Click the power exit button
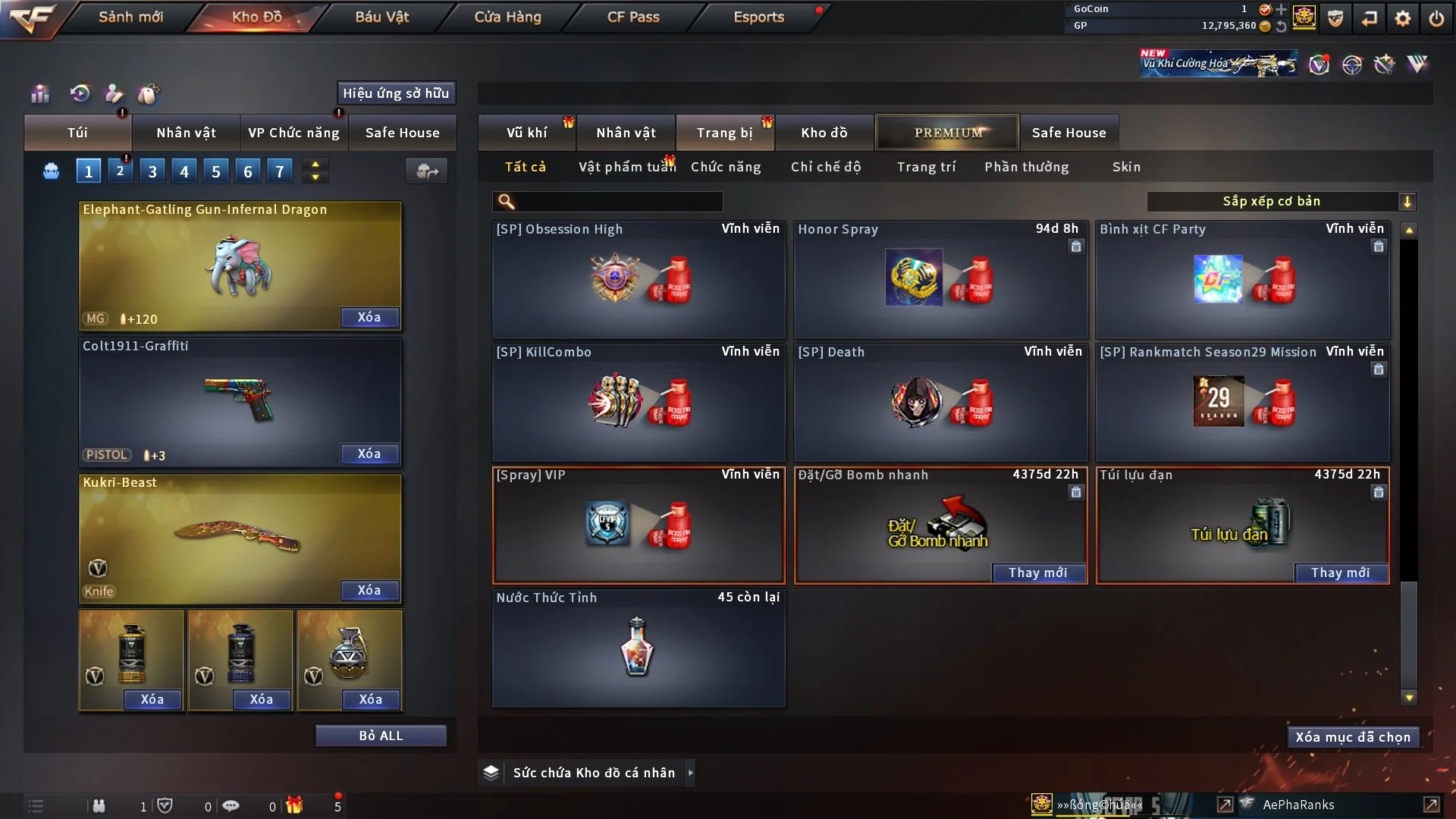This screenshot has height=819, width=1456. tap(1436, 18)
